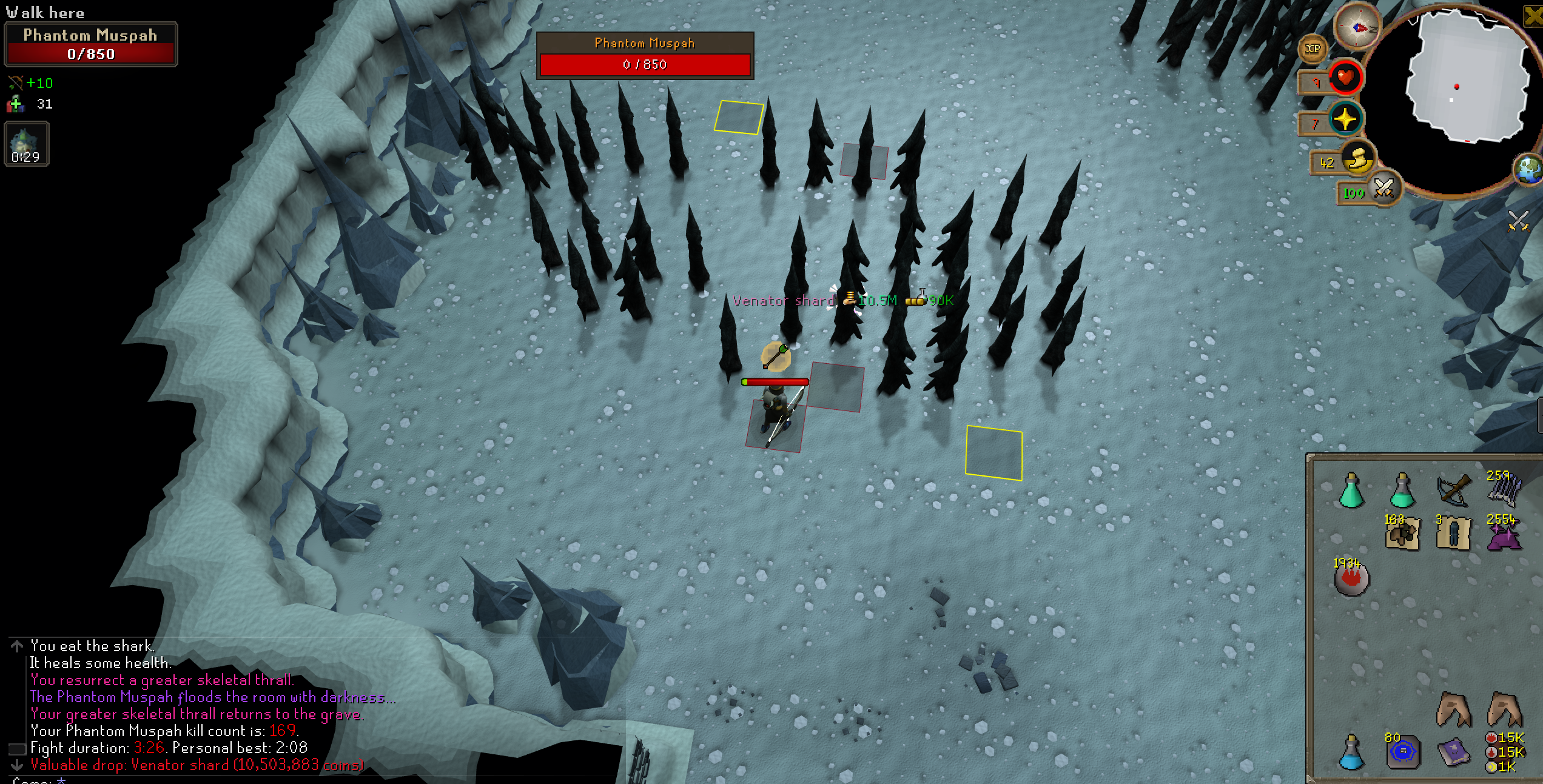This screenshot has width=1543, height=784.
Task: Select the fire rune stack
Action: (x=1351, y=578)
